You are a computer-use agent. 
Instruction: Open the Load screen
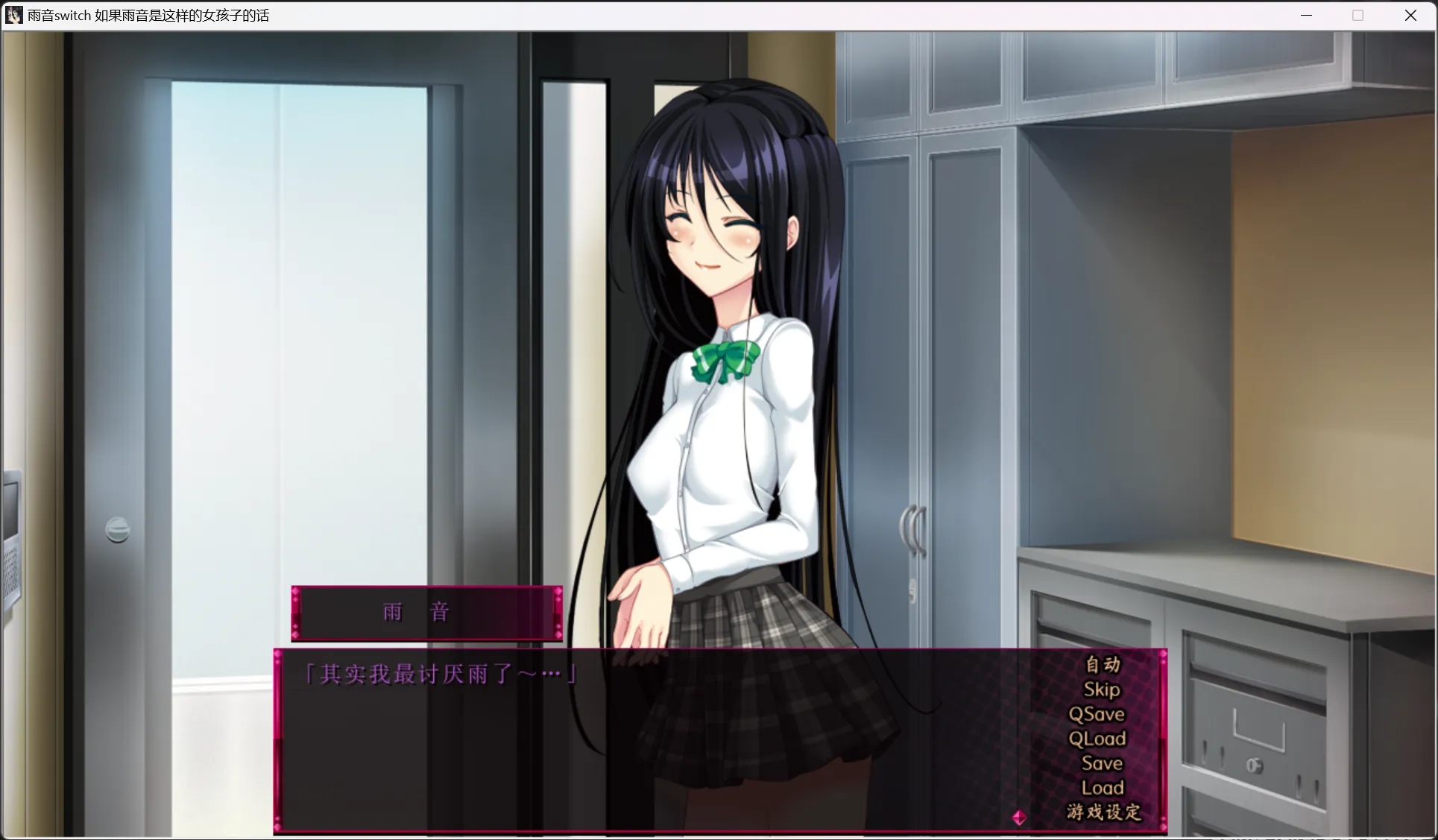click(1101, 787)
